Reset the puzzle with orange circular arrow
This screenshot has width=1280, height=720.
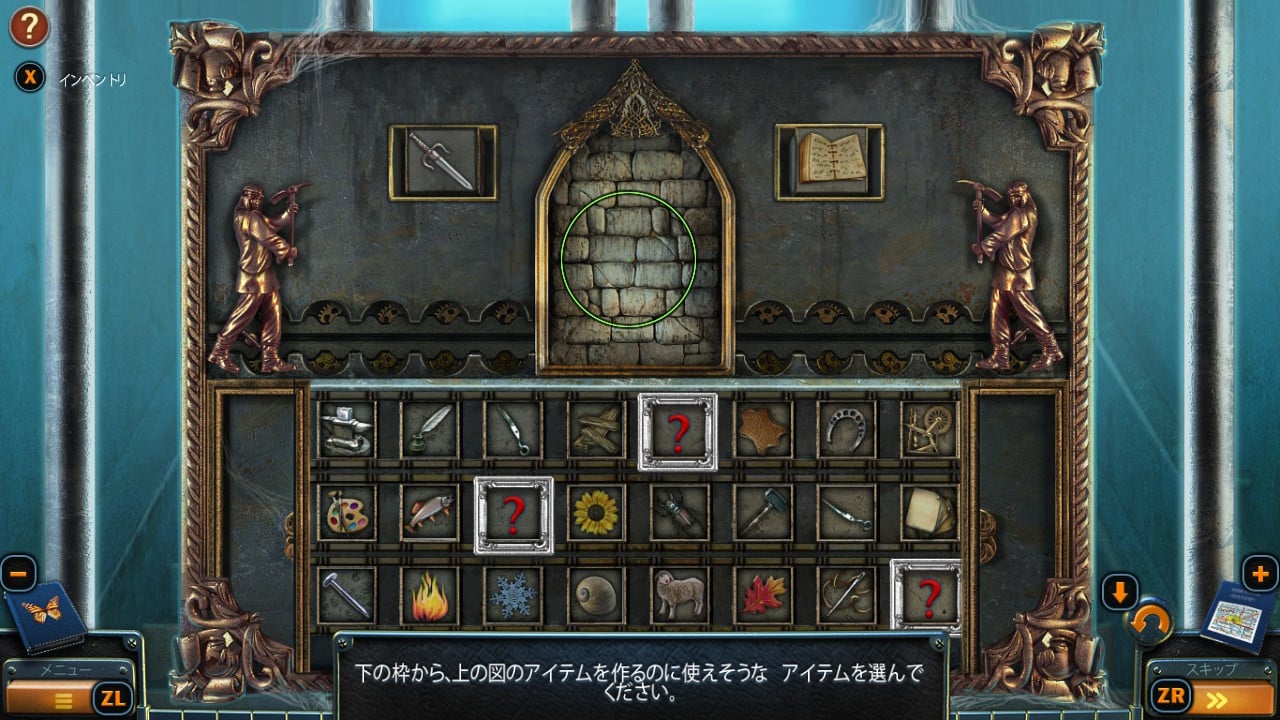[1150, 626]
